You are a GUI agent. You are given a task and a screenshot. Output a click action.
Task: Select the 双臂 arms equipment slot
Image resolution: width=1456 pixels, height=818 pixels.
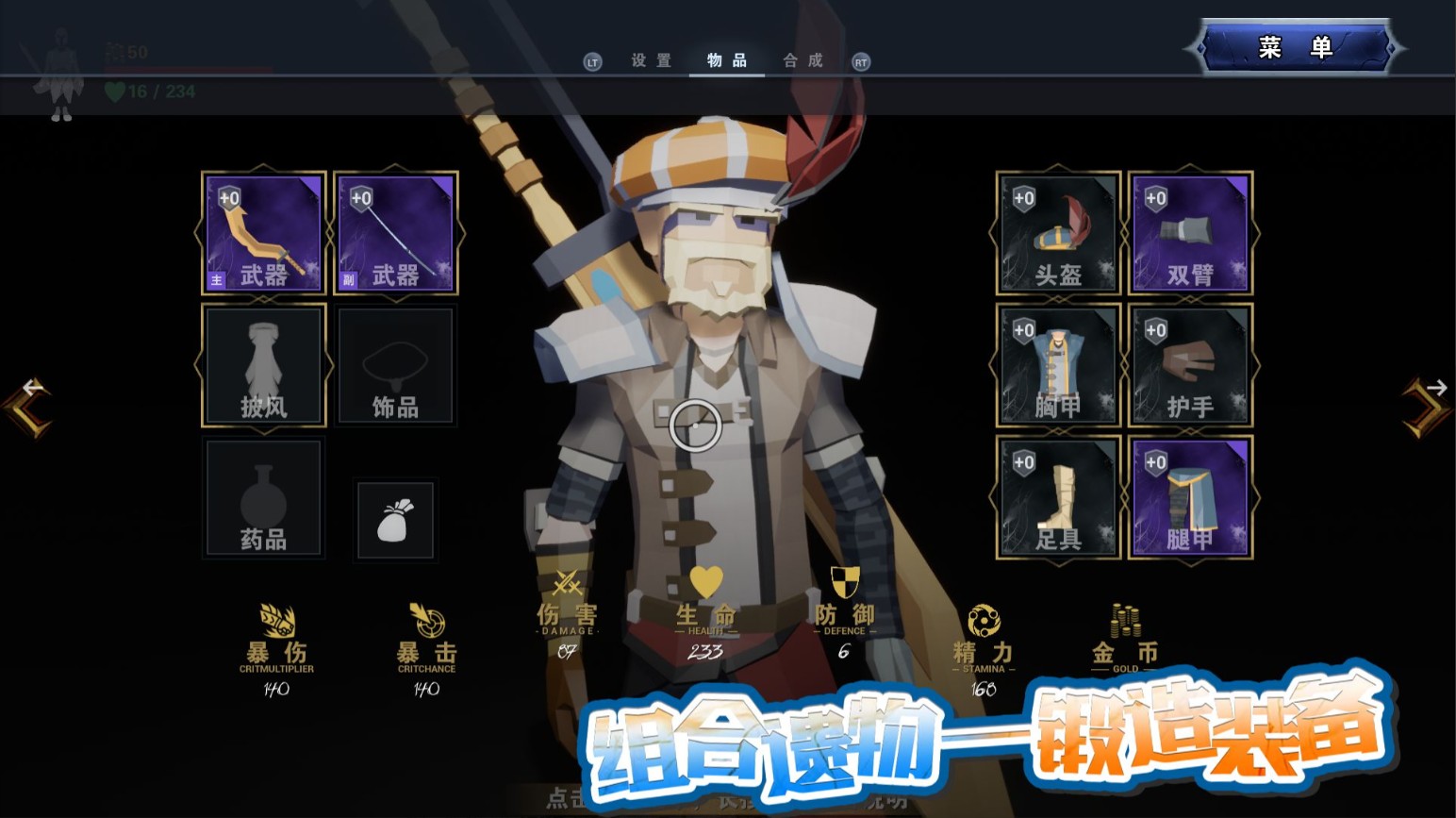[1189, 233]
